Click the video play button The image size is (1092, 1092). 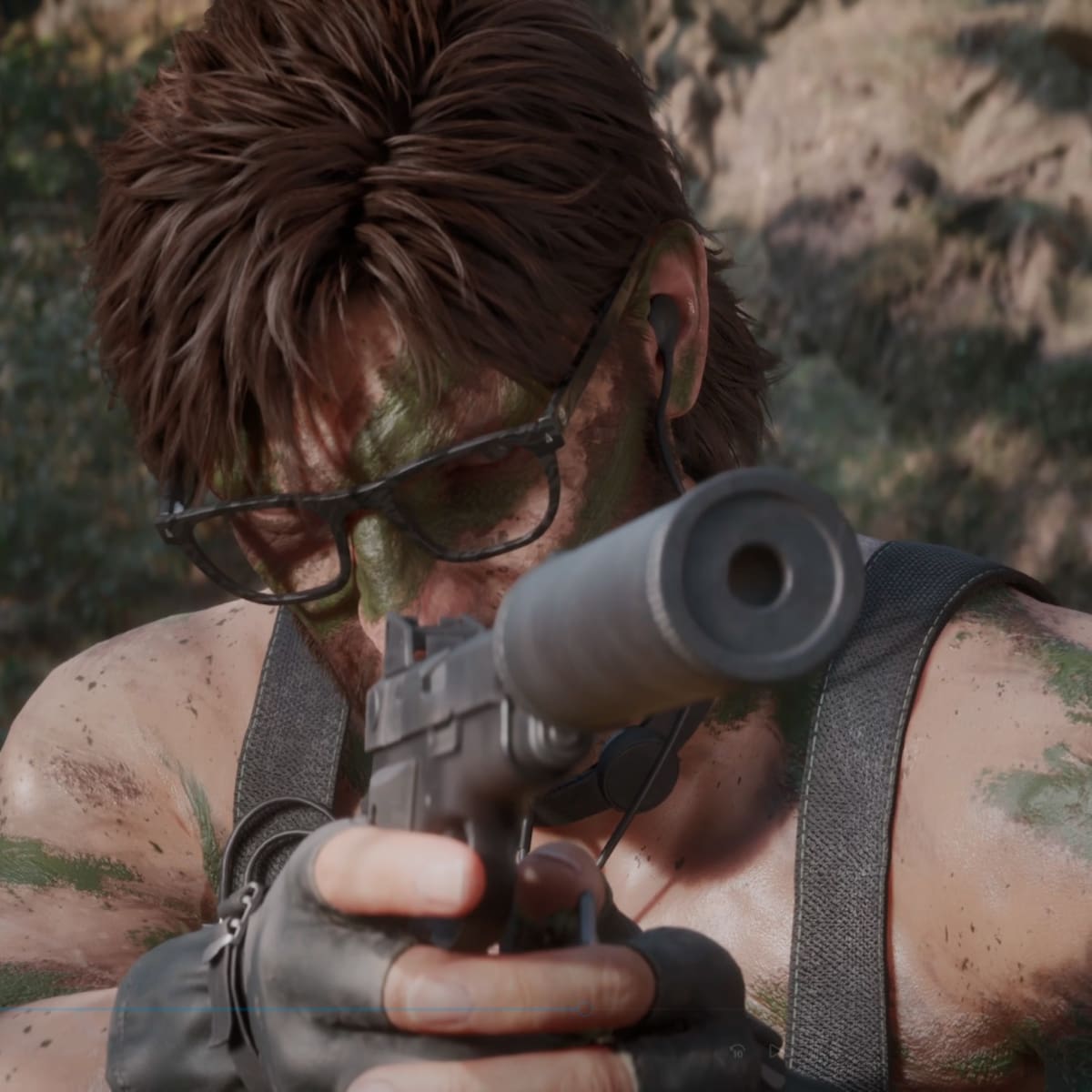[x=773, y=1051]
